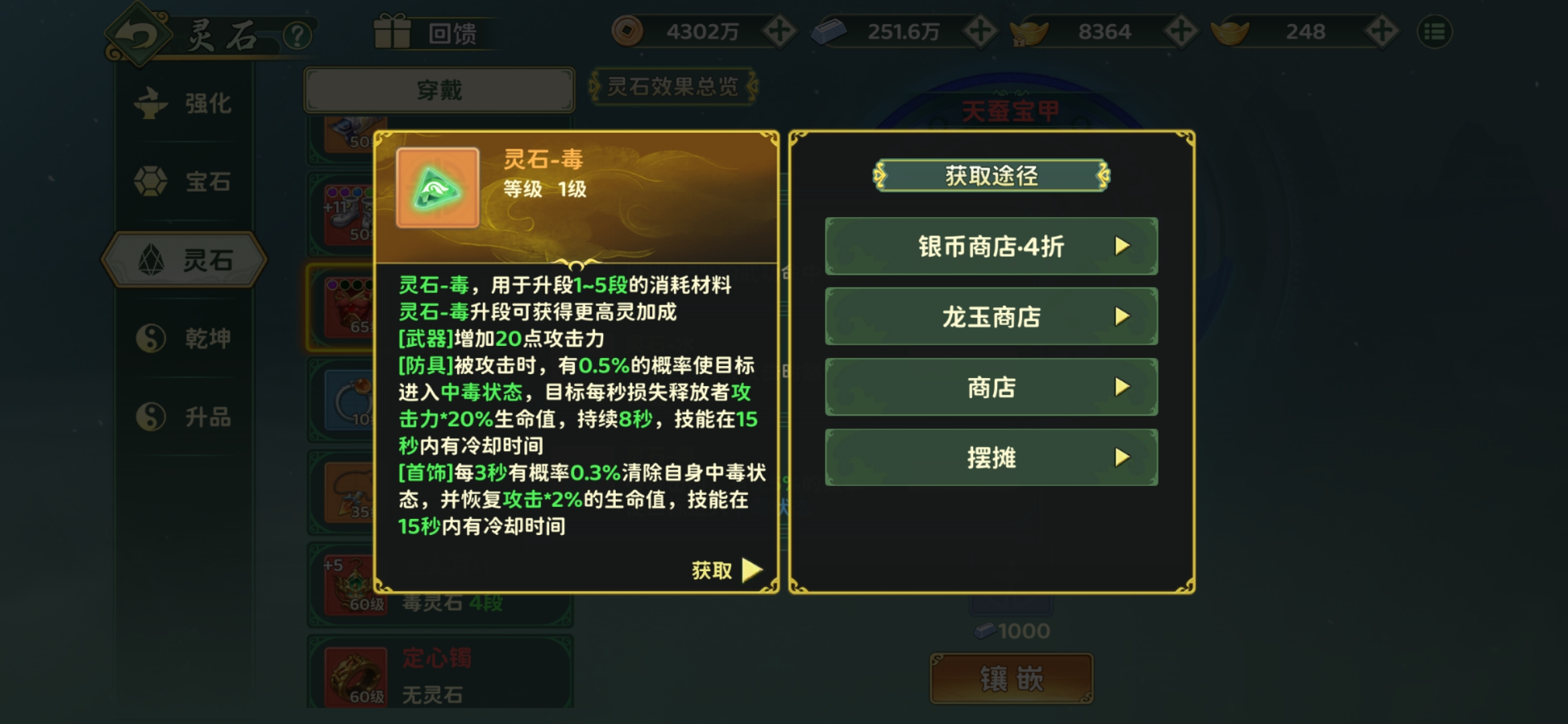Click the back arrow button

pyautogui.click(x=137, y=35)
